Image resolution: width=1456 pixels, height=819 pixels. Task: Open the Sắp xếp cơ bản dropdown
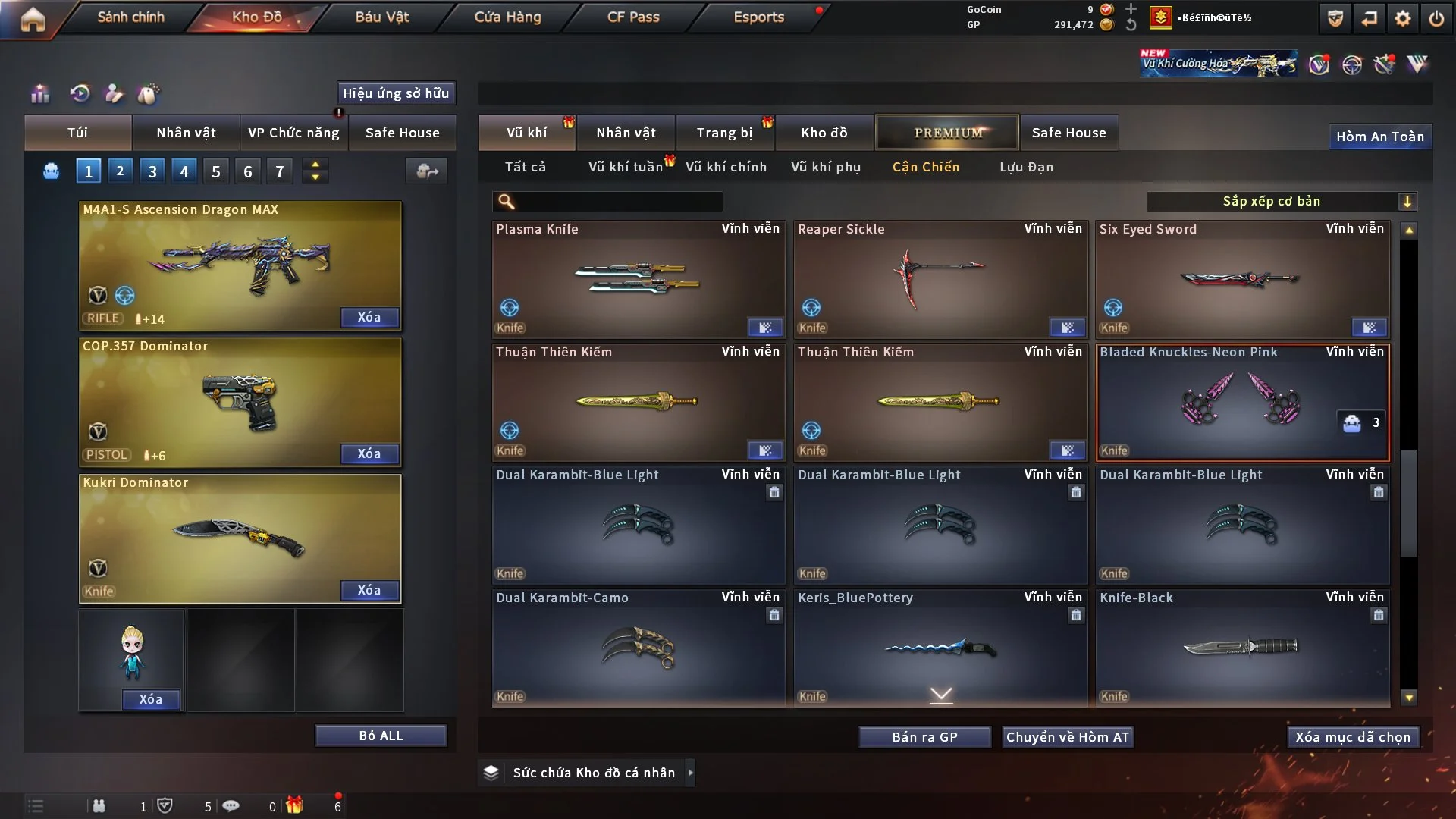tap(1280, 201)
